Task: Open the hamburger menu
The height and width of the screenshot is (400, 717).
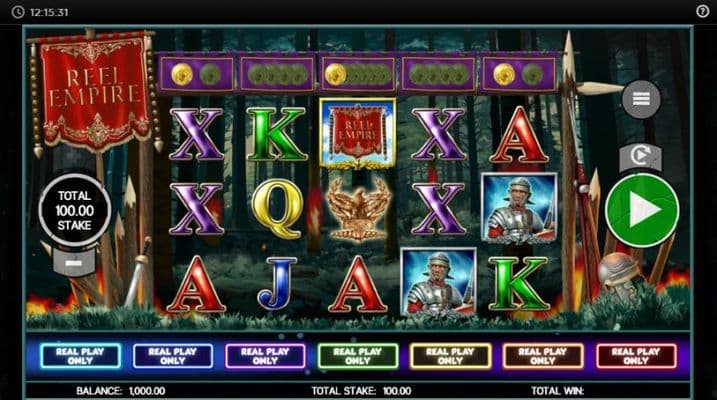Action: [x=641, y=99]
